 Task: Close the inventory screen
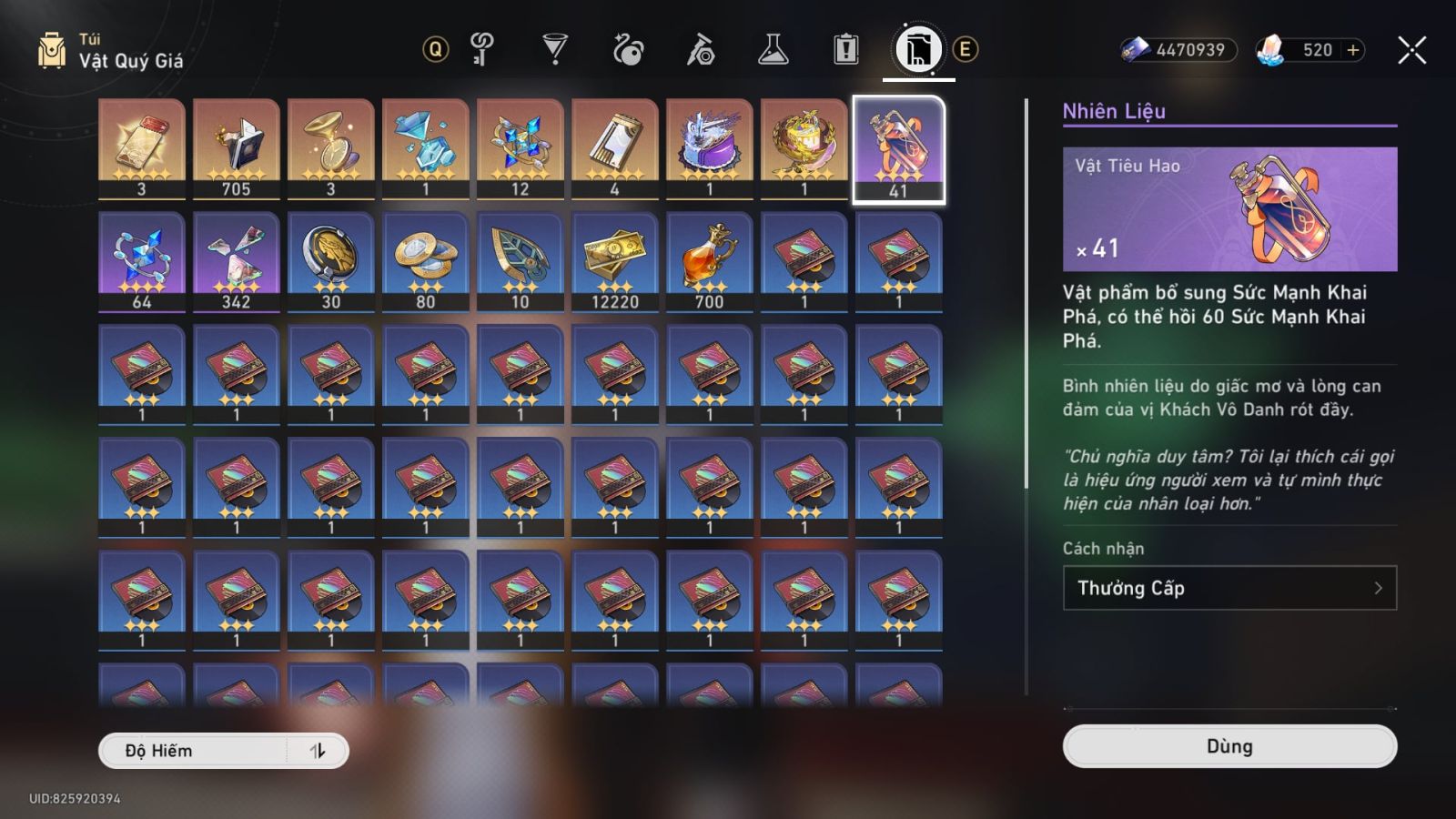1411,50
